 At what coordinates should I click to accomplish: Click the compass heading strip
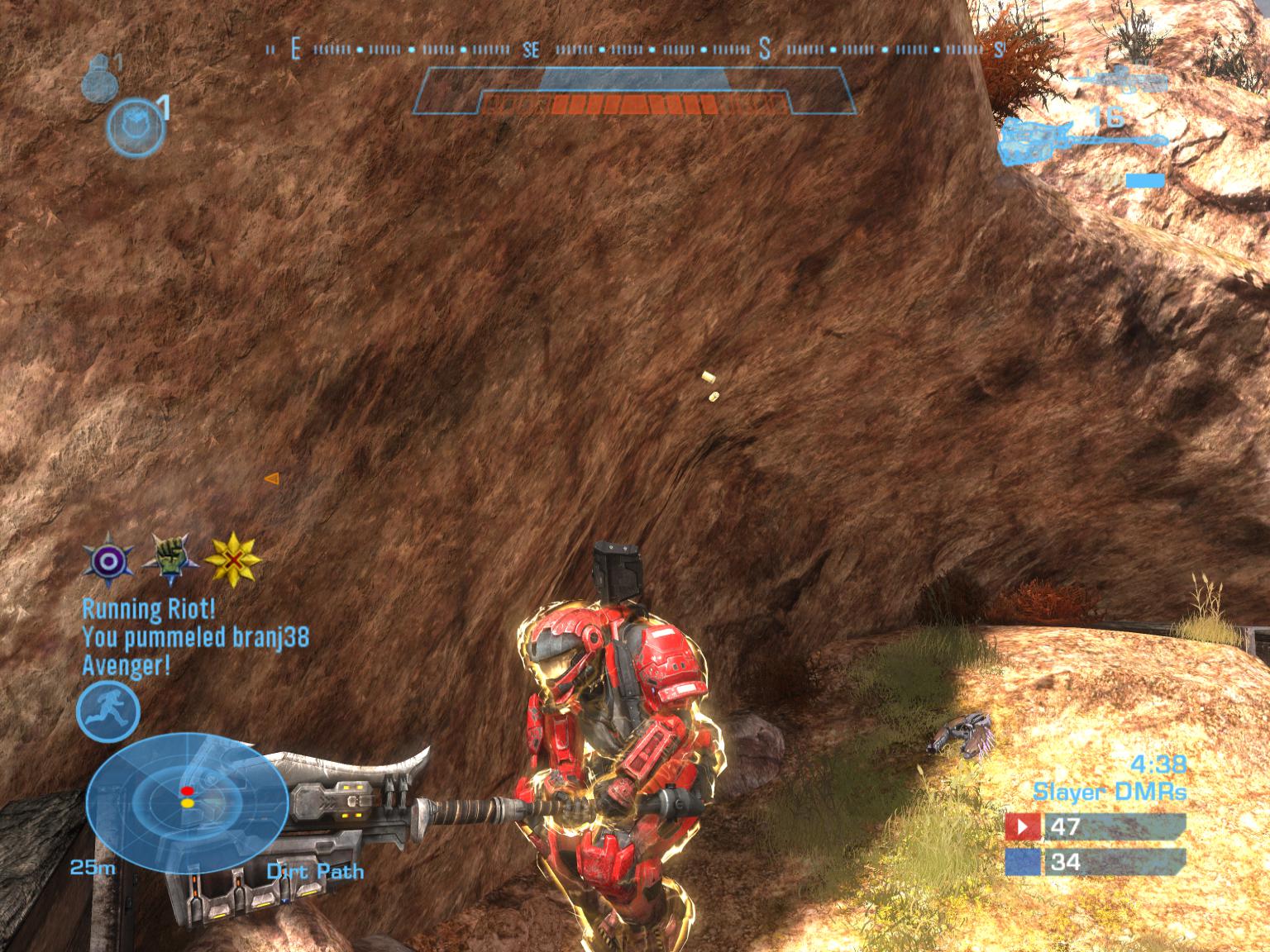click(634, 50)
